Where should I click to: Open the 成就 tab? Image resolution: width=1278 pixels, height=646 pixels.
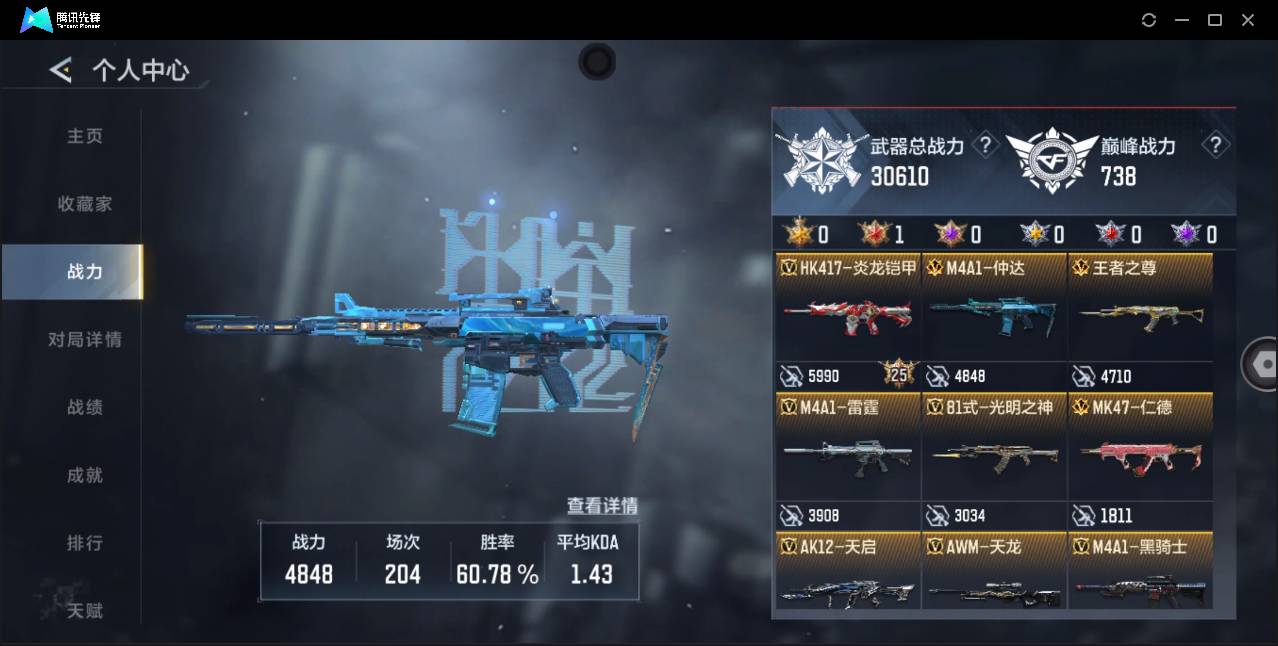[85, 476]
